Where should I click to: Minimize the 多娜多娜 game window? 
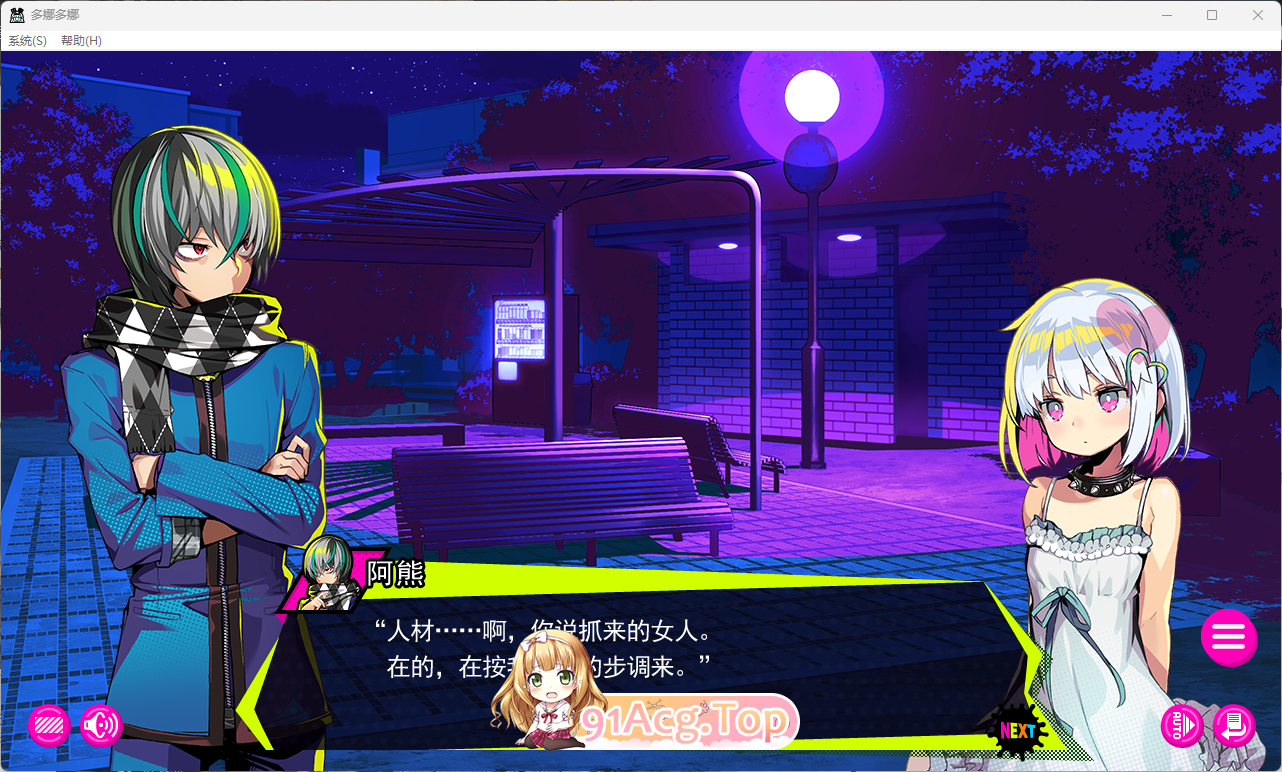tap(1166, 15)
